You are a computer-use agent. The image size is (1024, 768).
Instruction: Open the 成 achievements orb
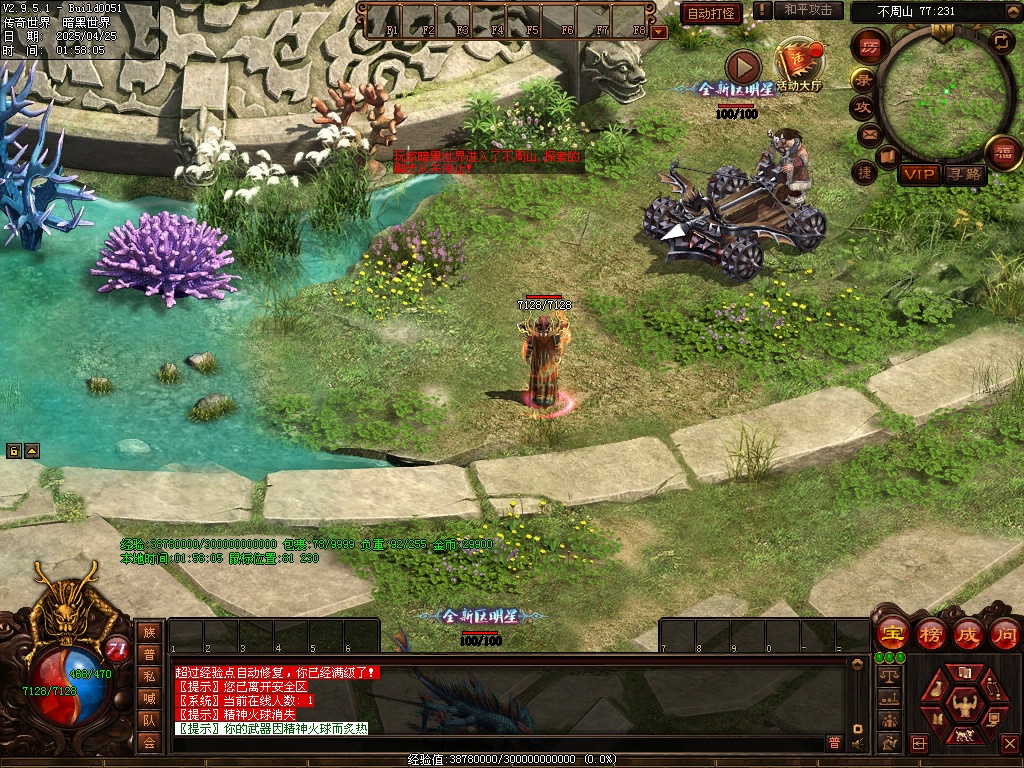pos(969,633)
